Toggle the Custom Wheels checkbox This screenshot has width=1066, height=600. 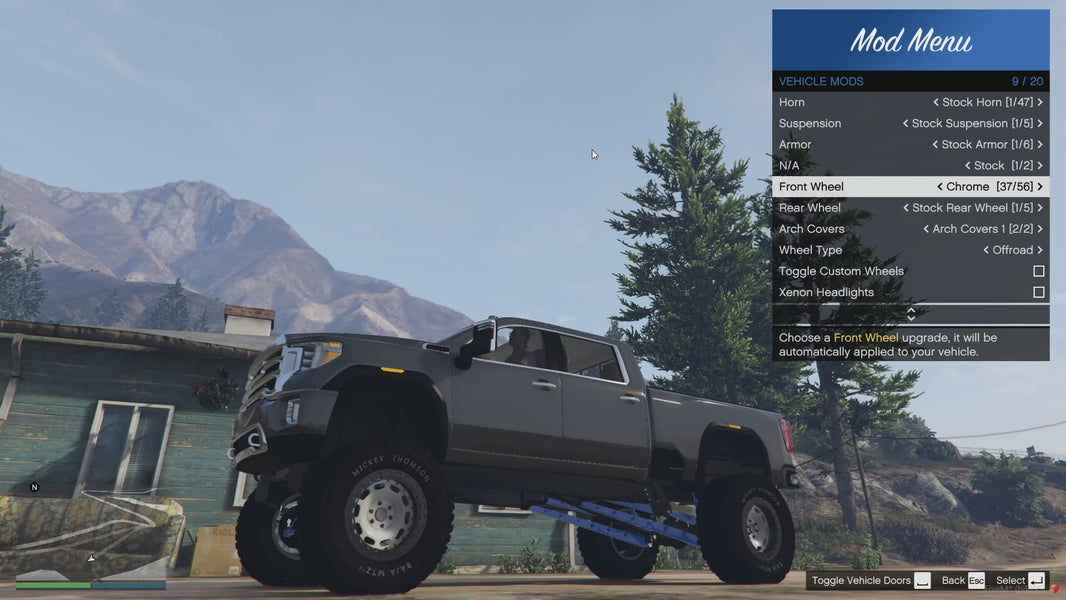1038,271
